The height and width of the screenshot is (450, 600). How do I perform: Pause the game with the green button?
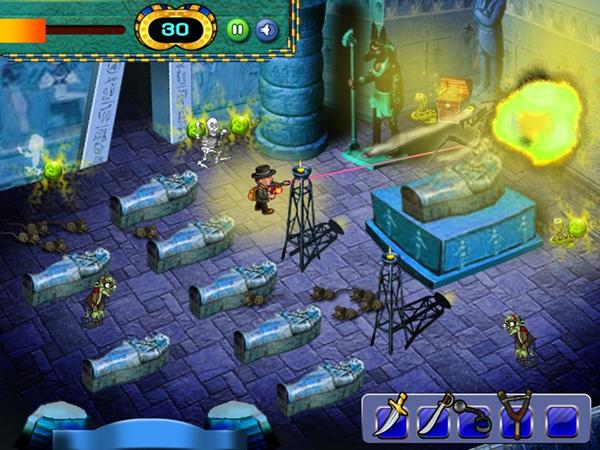point(237,28)
